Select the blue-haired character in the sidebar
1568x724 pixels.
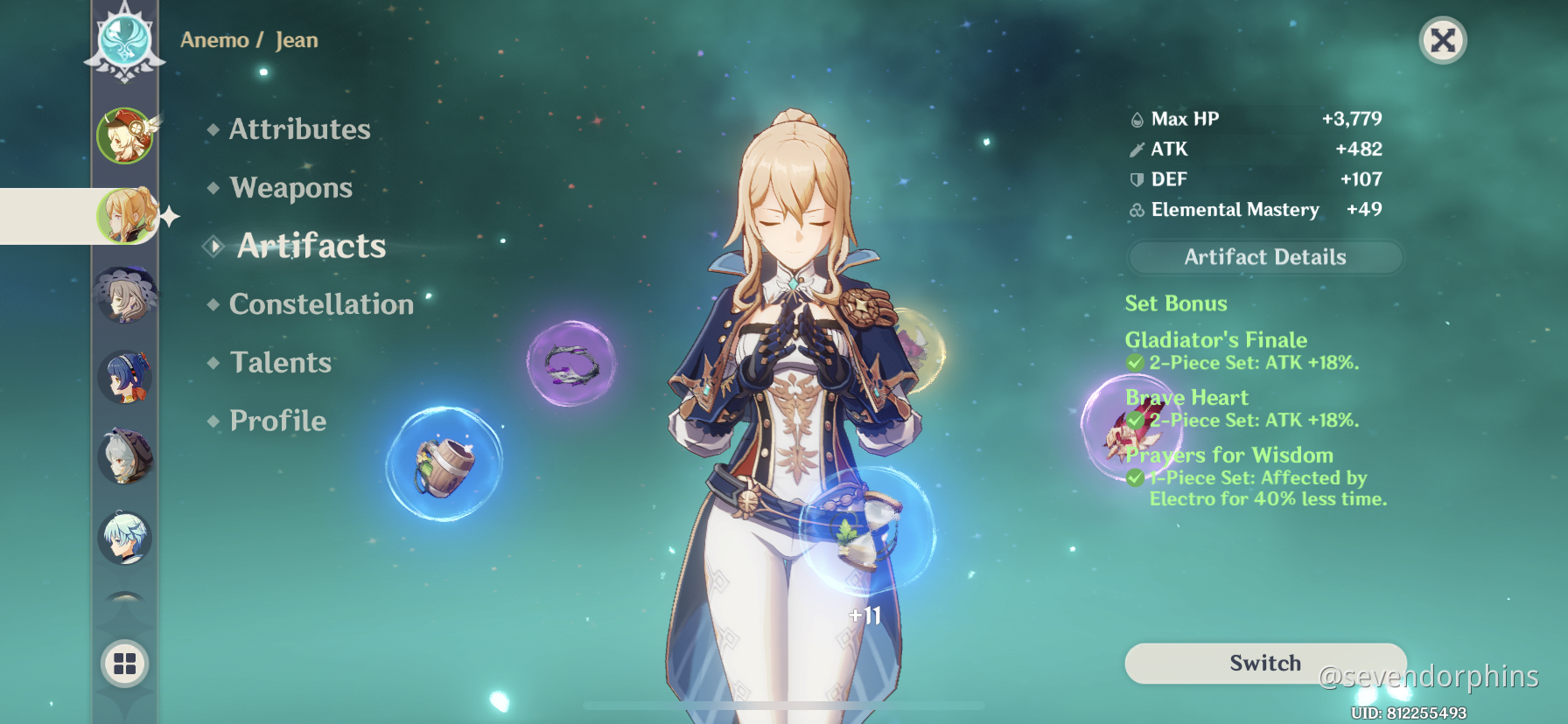tap(125, 378)
